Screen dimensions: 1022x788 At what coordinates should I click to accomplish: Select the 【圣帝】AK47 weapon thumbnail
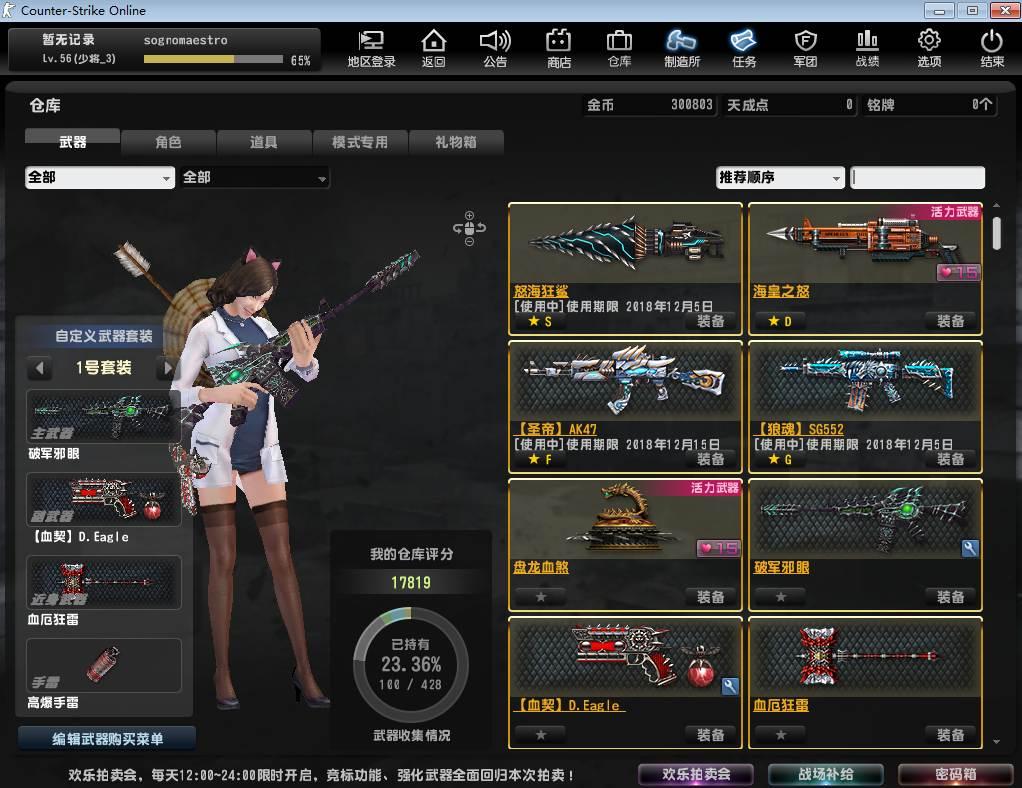[625, 380]
